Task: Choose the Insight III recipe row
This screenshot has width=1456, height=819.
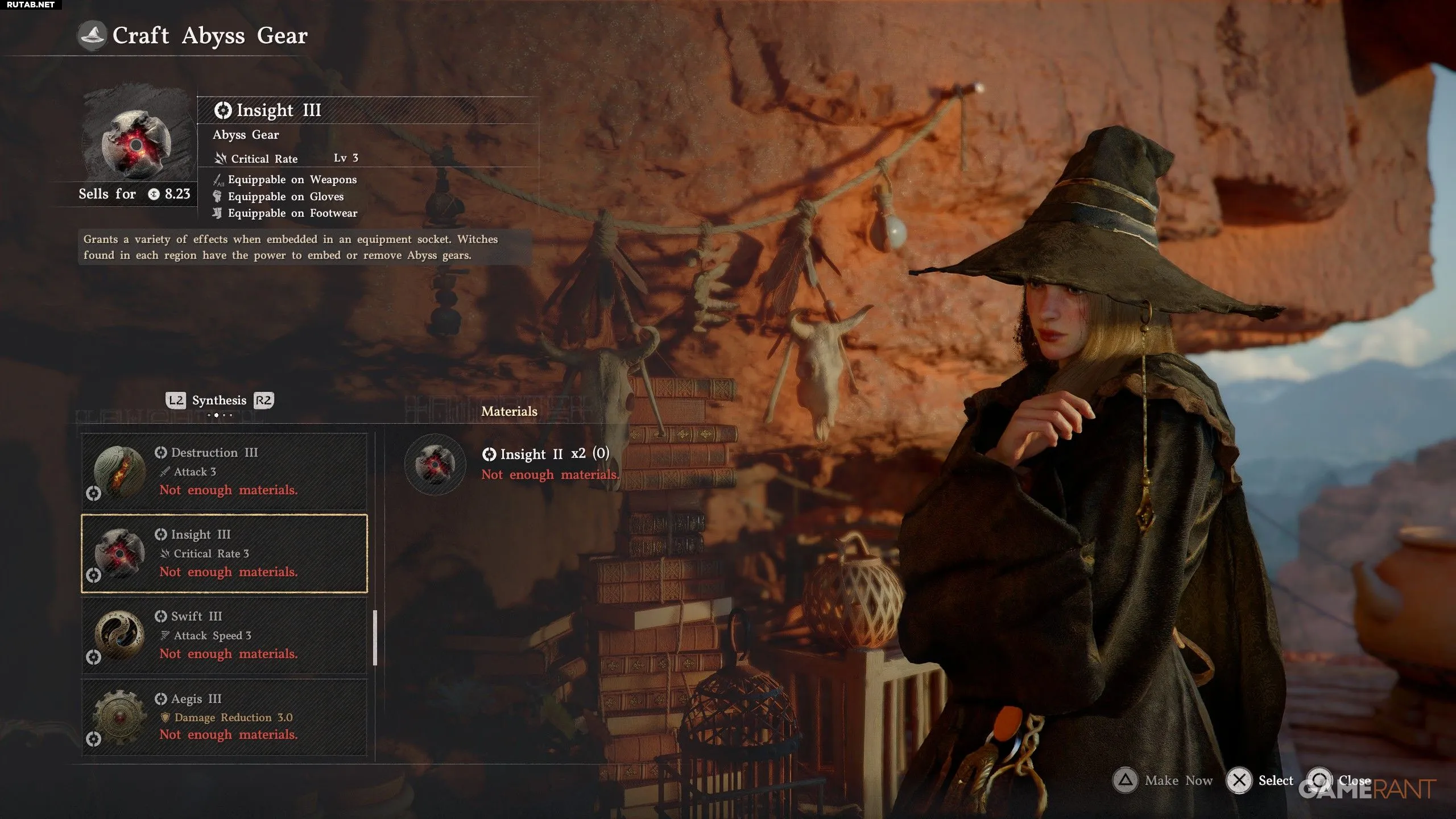Action: (x=224, y=553)
